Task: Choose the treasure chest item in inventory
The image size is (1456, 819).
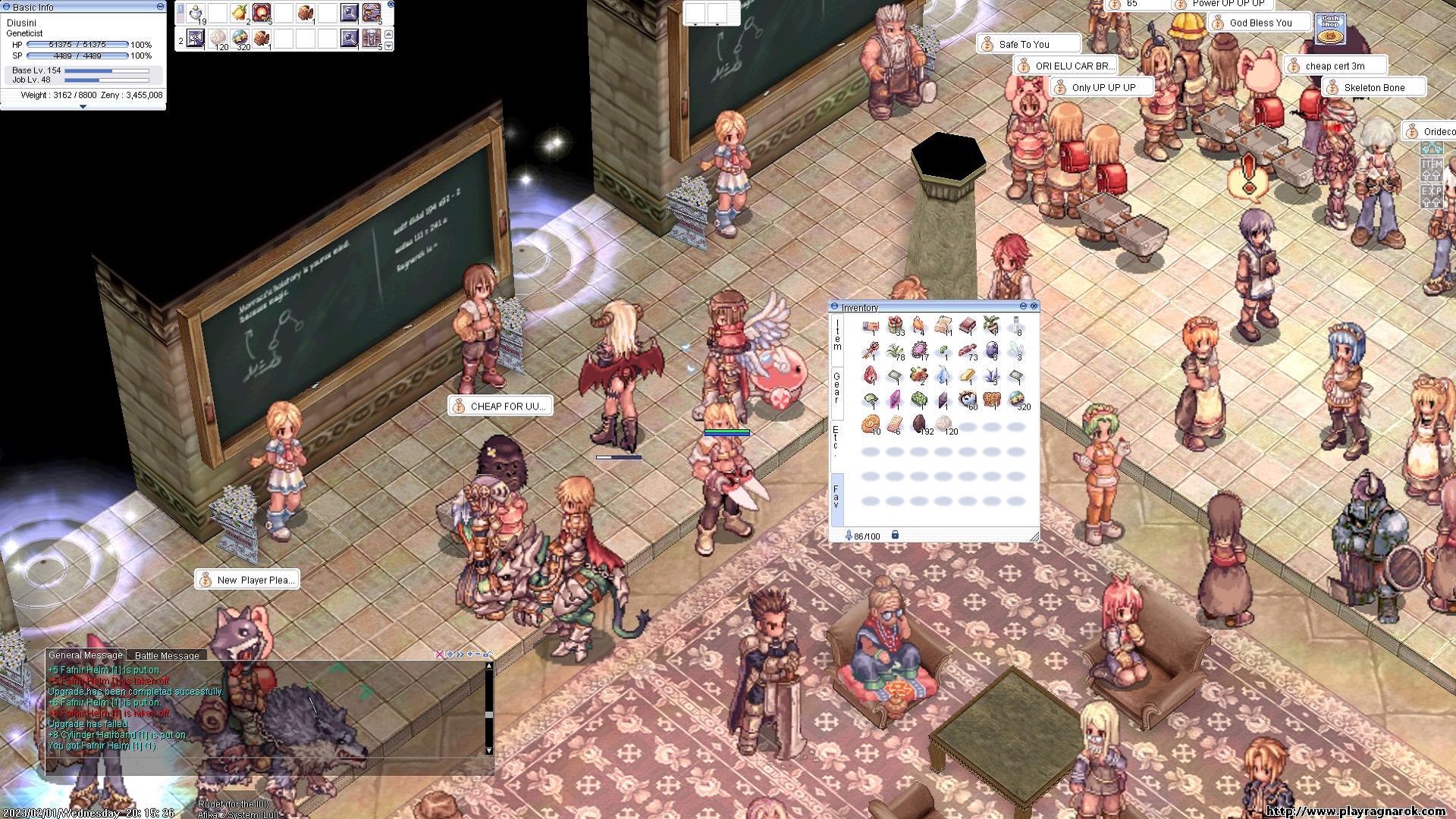Action: [x=991, y=400]
